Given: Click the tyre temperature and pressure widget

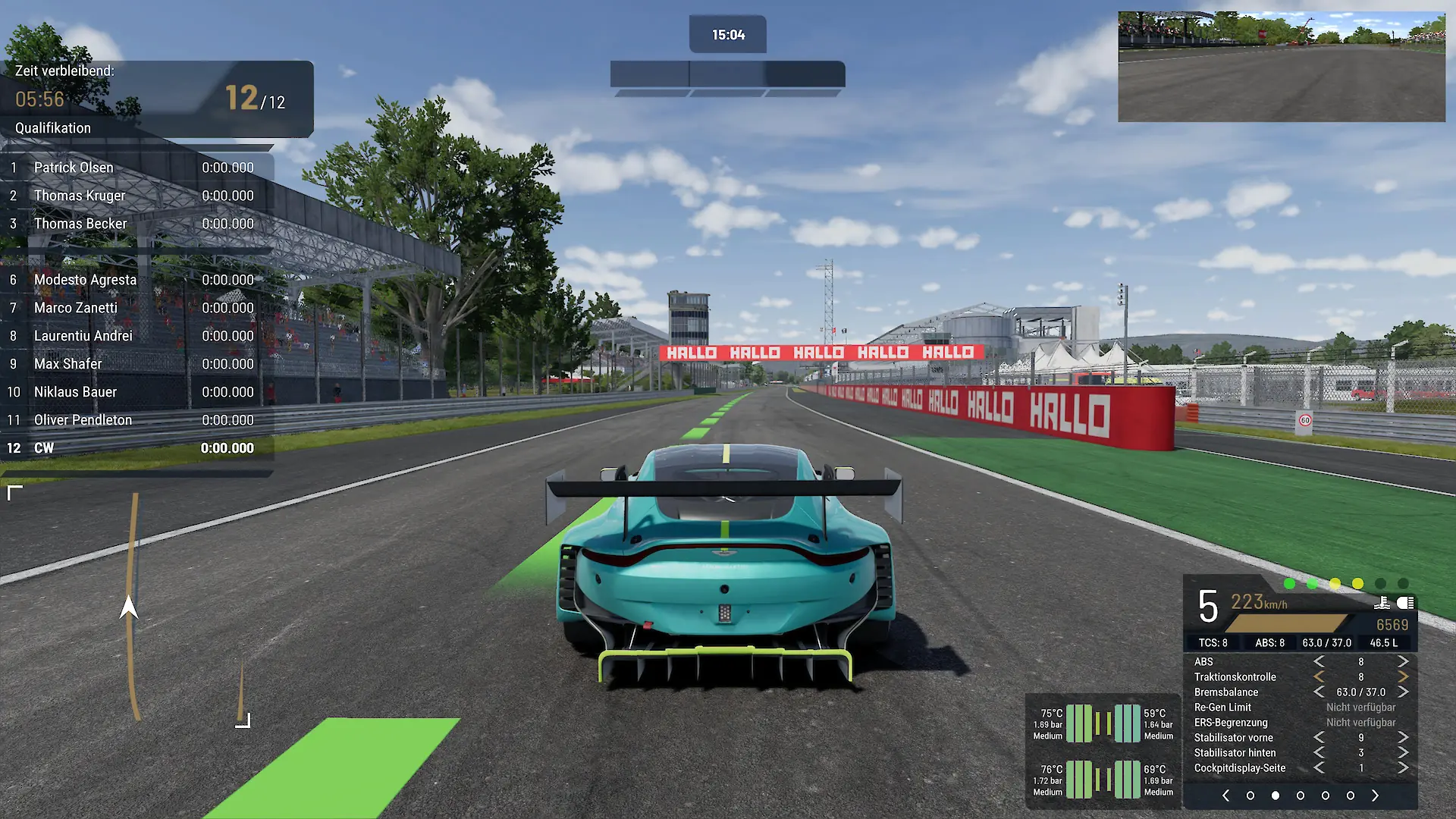Looking at the screenshot, I should pos(1103,752).
